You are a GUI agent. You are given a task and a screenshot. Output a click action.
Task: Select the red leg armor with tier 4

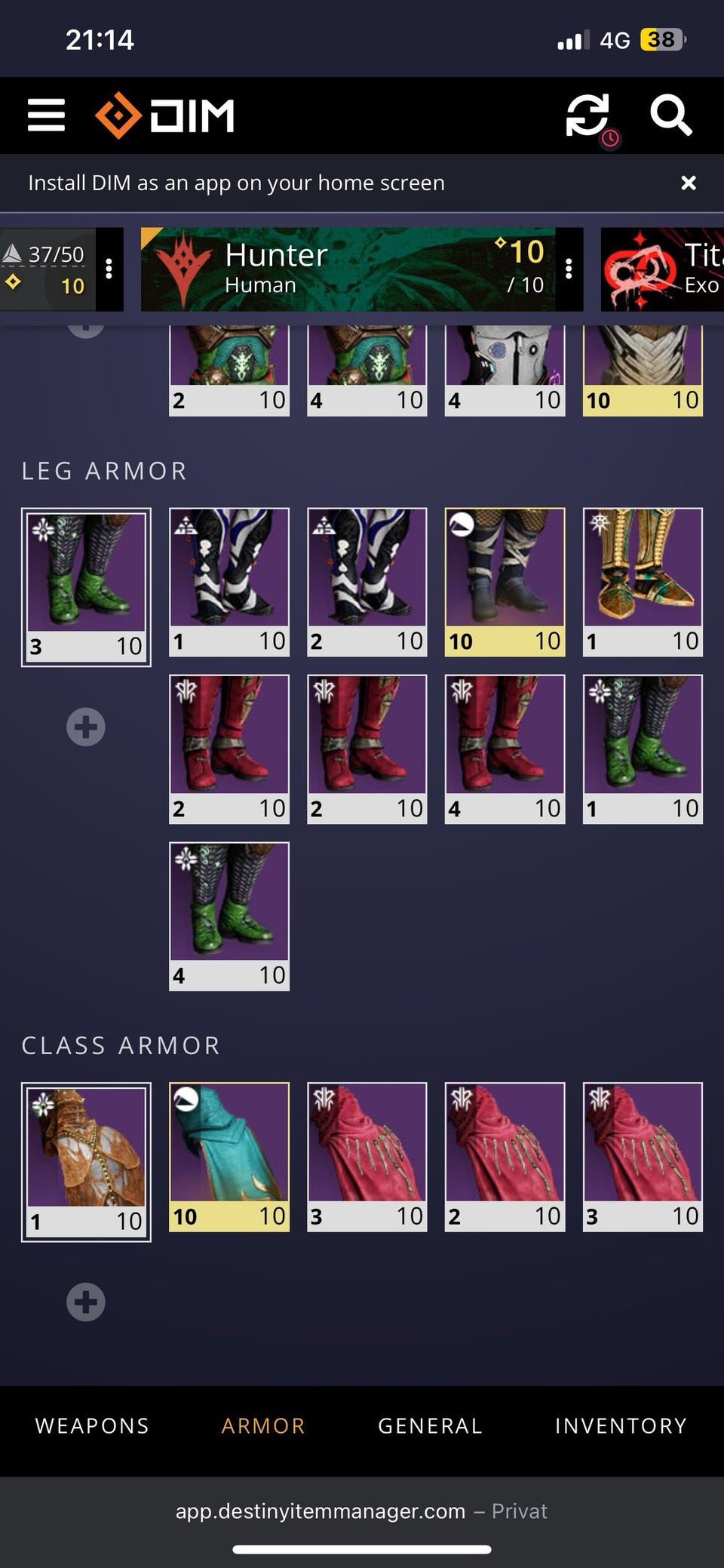coord(505,749)
